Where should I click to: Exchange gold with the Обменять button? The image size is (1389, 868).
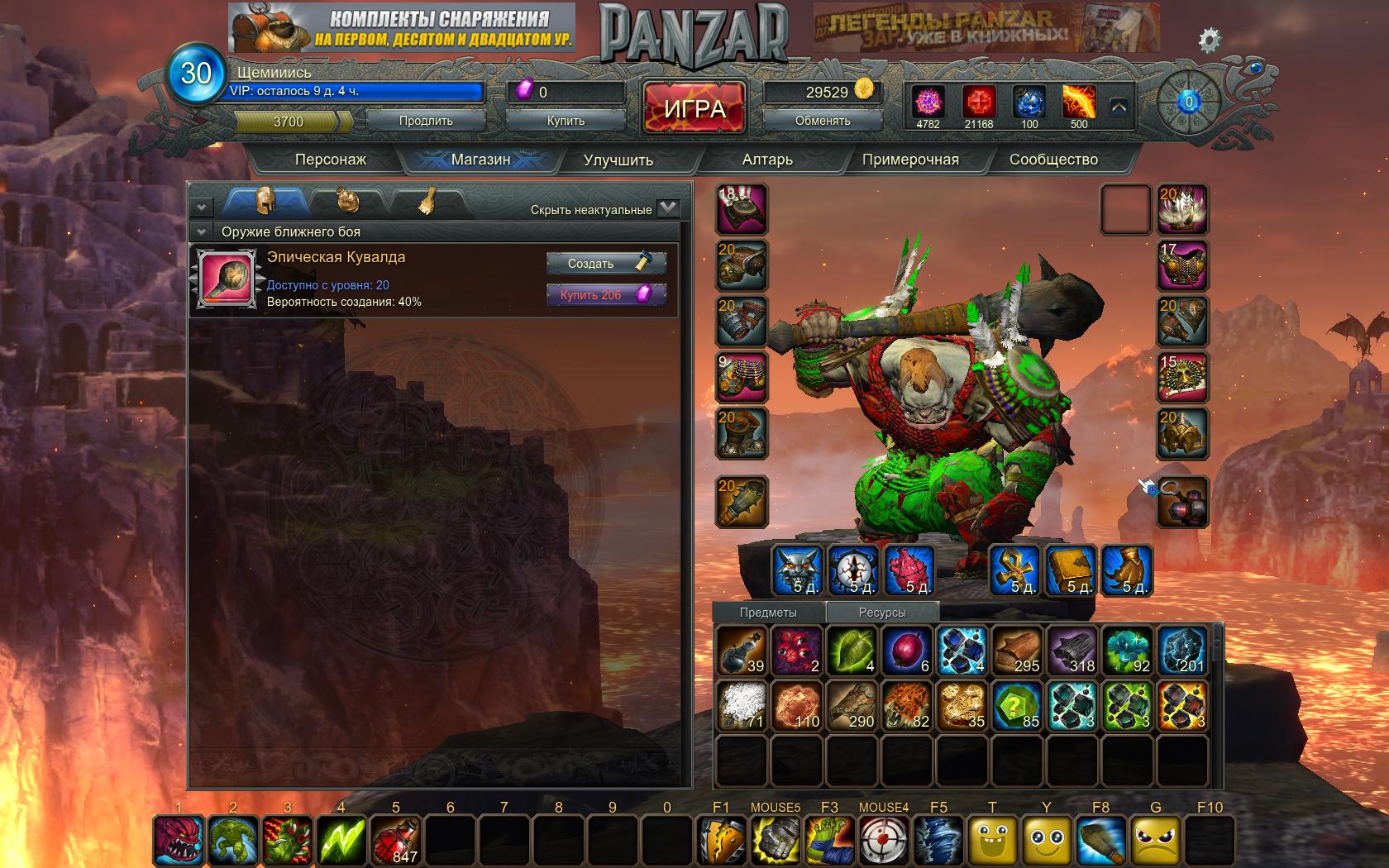(823, 121)
